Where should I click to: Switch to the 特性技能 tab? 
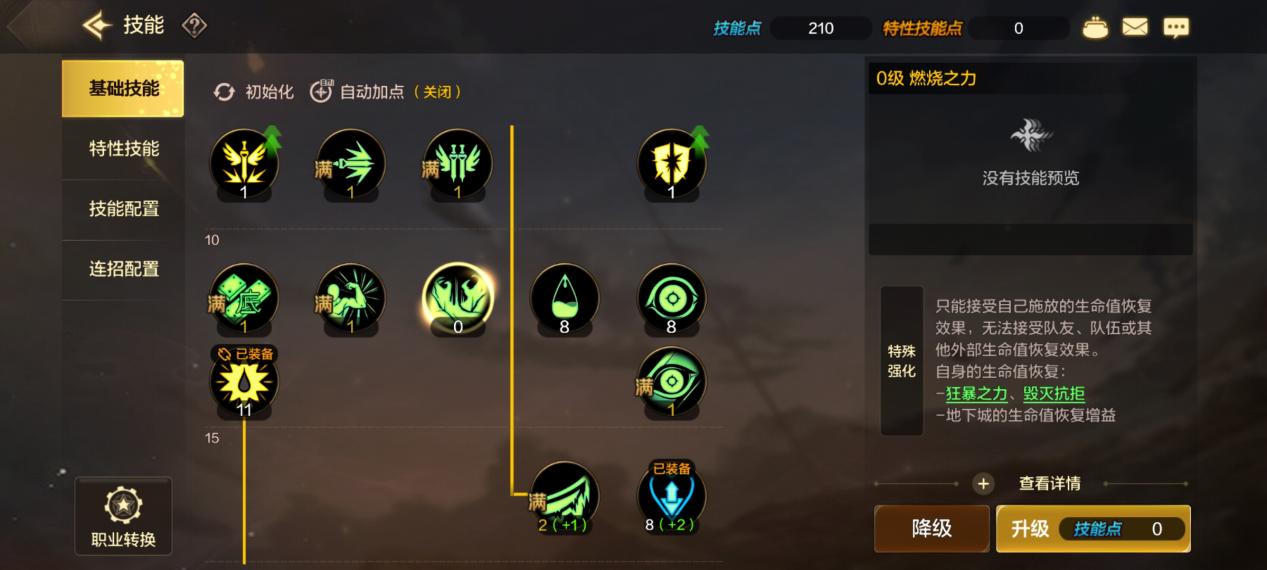123,149
